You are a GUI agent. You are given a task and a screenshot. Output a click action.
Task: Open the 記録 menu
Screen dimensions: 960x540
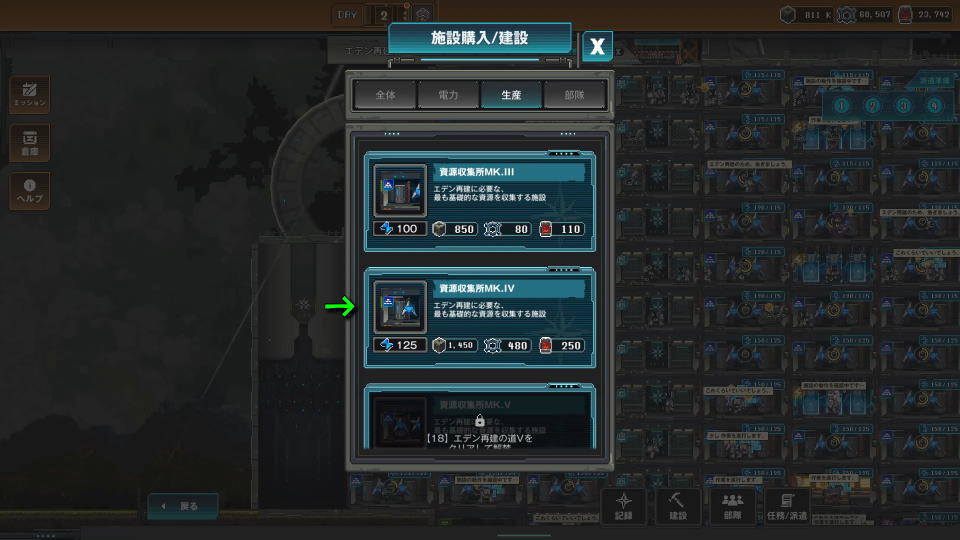[x=624, y=505]
